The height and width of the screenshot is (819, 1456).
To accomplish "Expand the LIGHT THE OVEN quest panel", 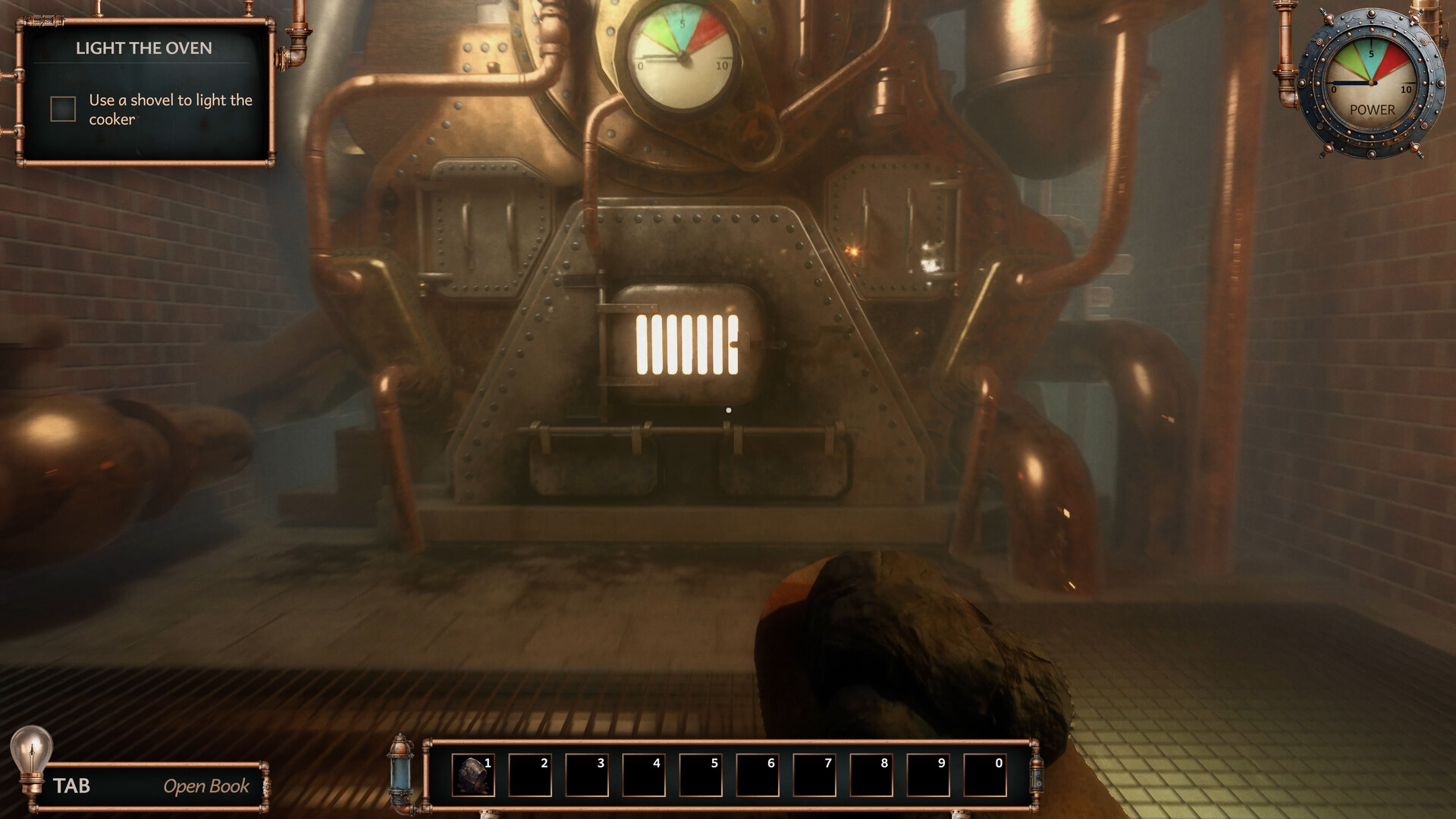I will click(x=144, y=48).
